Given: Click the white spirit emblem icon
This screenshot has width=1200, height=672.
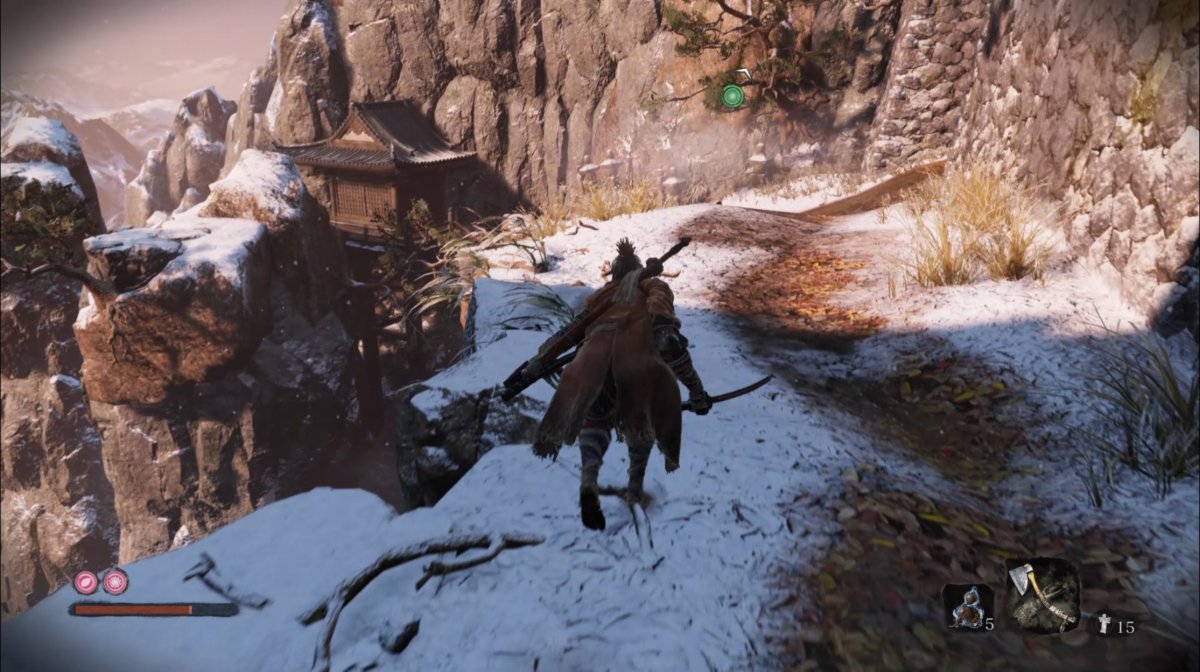Looking at the screenshot, I should 1105,626.
